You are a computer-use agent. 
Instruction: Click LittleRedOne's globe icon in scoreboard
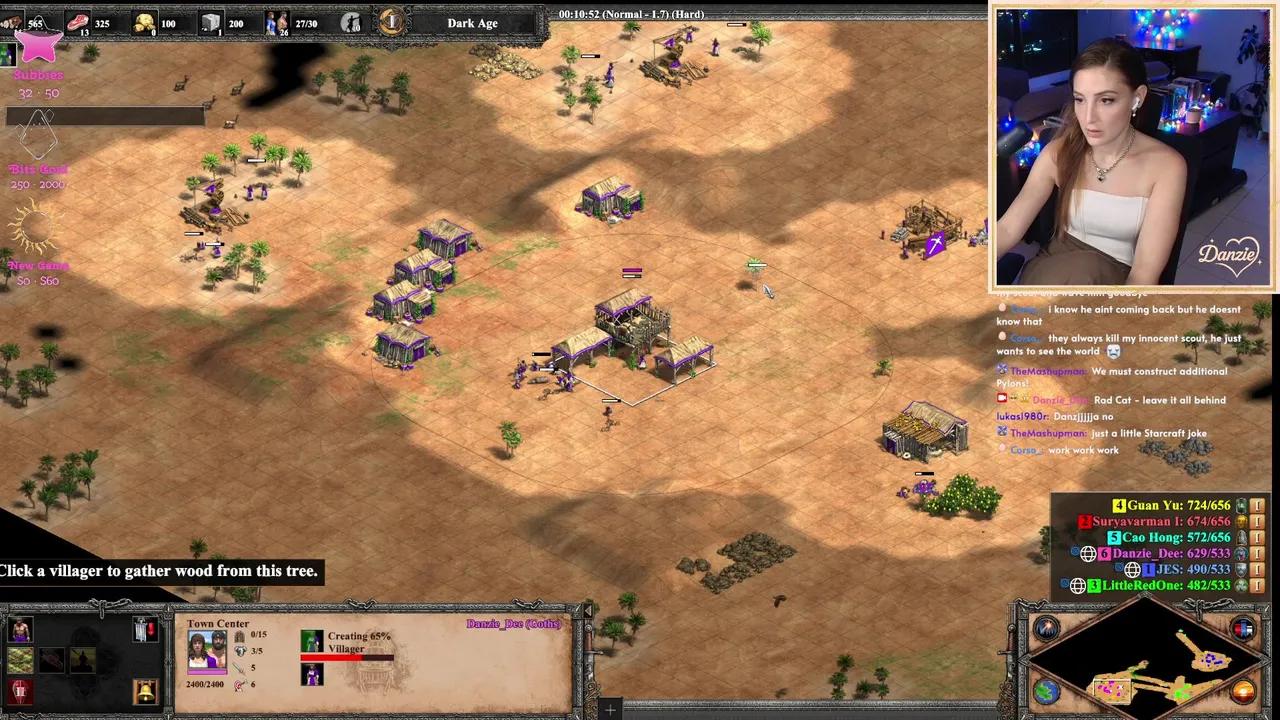pos(1078,586)
